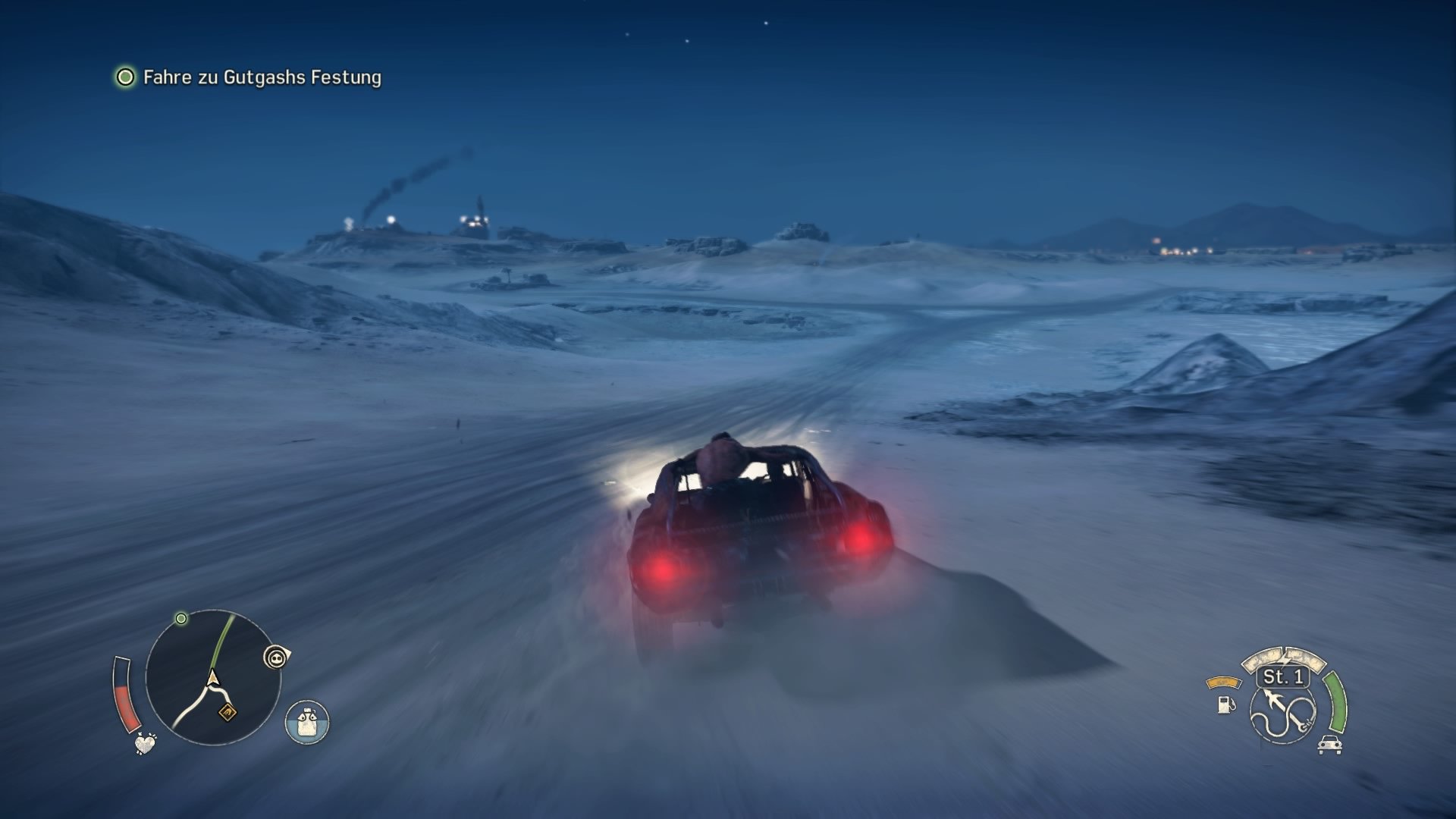Select the scrap diamond marker on the minimap
The height and width of the screenshot is (819, 1456).
[227, 713]
